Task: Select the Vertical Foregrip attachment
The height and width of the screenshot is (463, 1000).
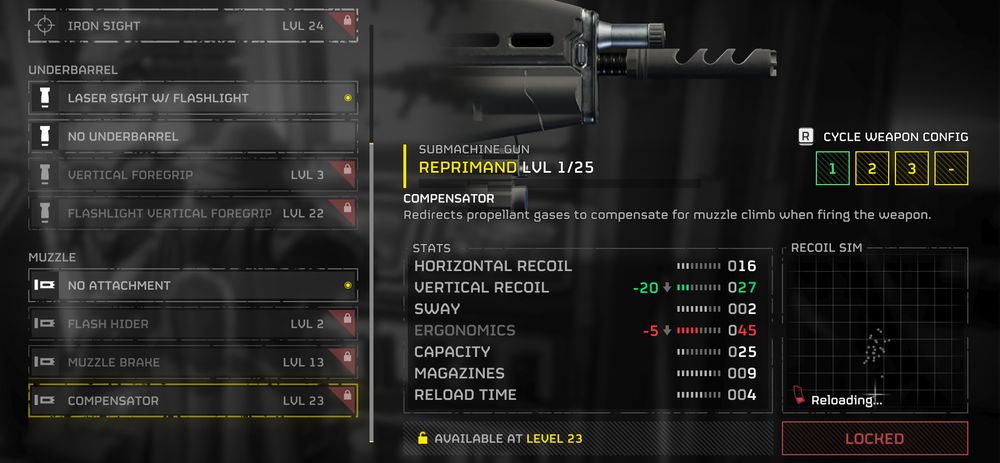Action: [192, 174]
